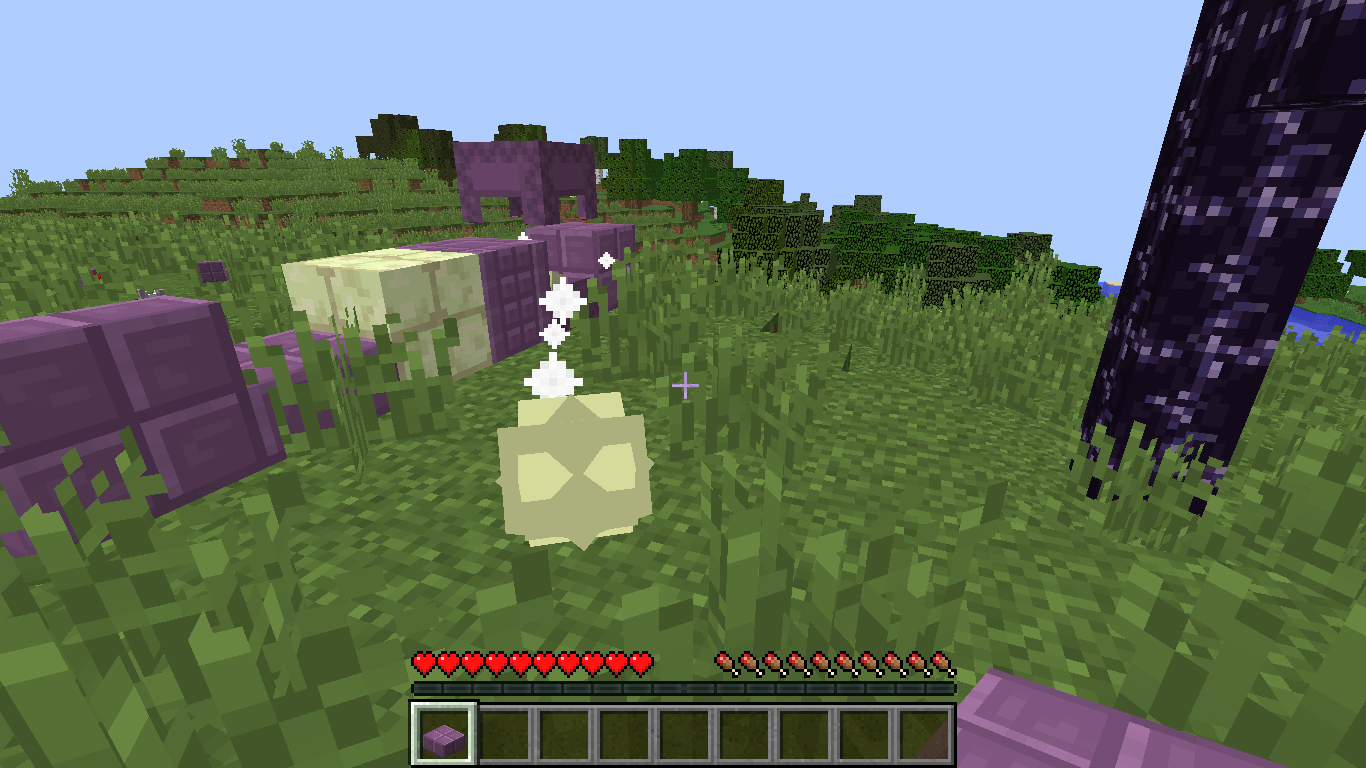Viewport: 1366px width, 768px height.
Task: Click the rightmost drumstick icon
Action: tap(940, 662)
